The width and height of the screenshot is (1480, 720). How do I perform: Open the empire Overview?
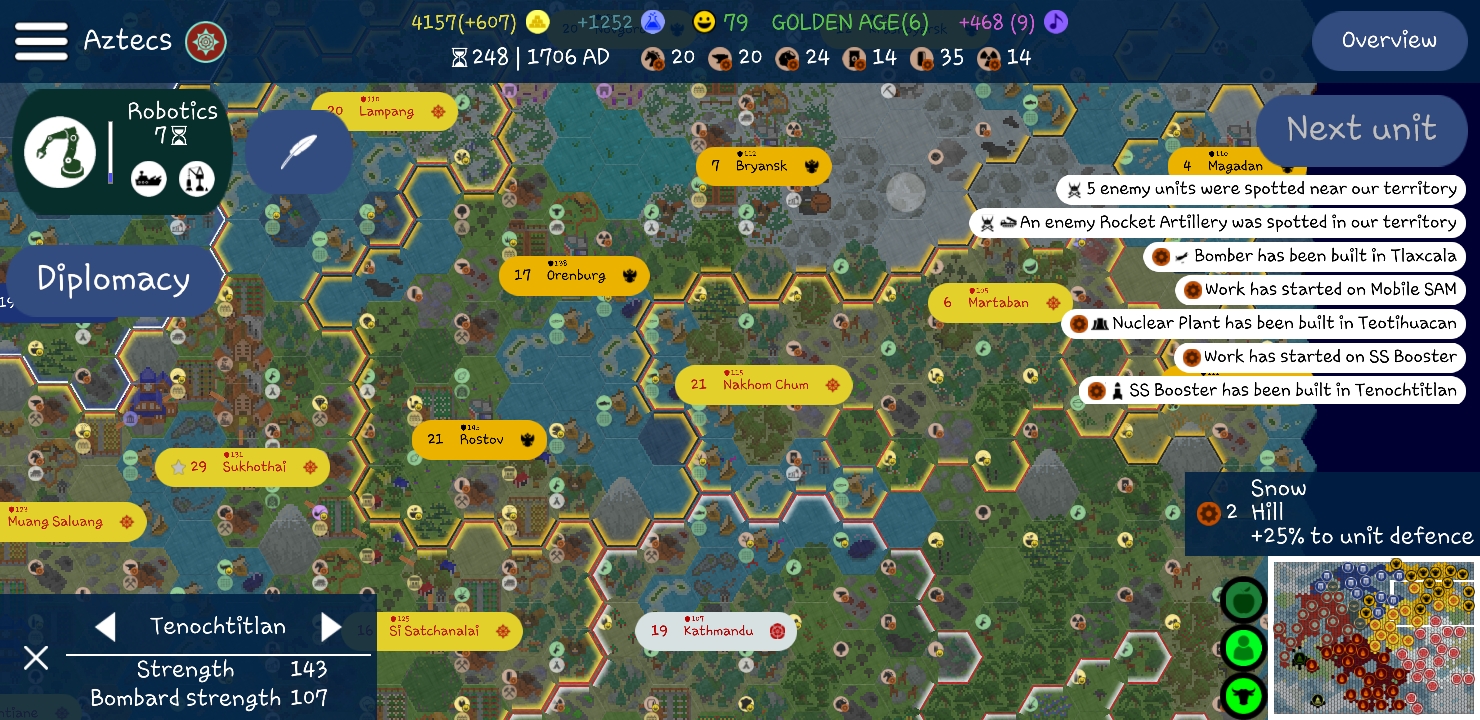click(1389, 41)
